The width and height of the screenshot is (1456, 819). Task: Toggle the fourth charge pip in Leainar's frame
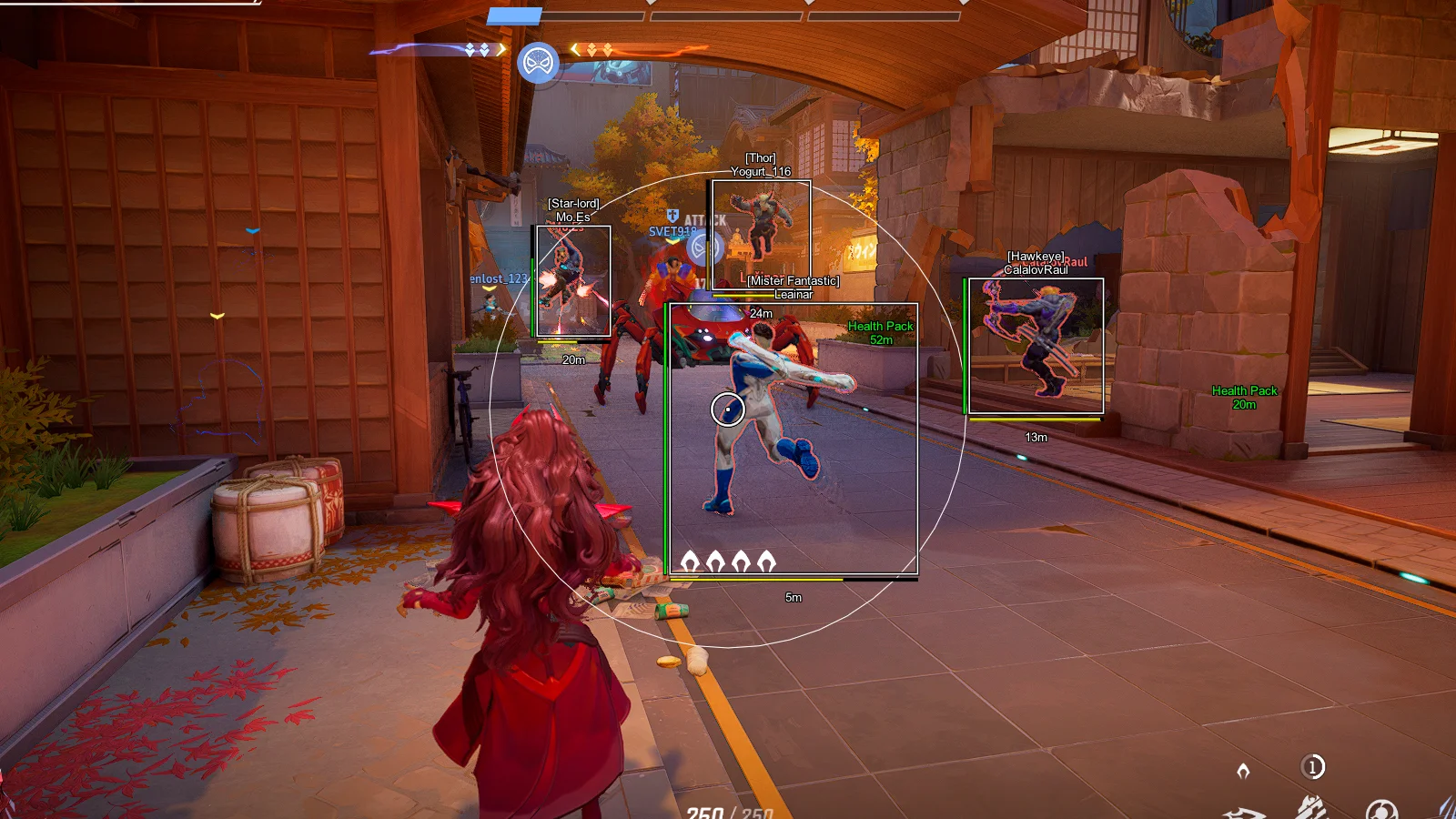point(766,560)
